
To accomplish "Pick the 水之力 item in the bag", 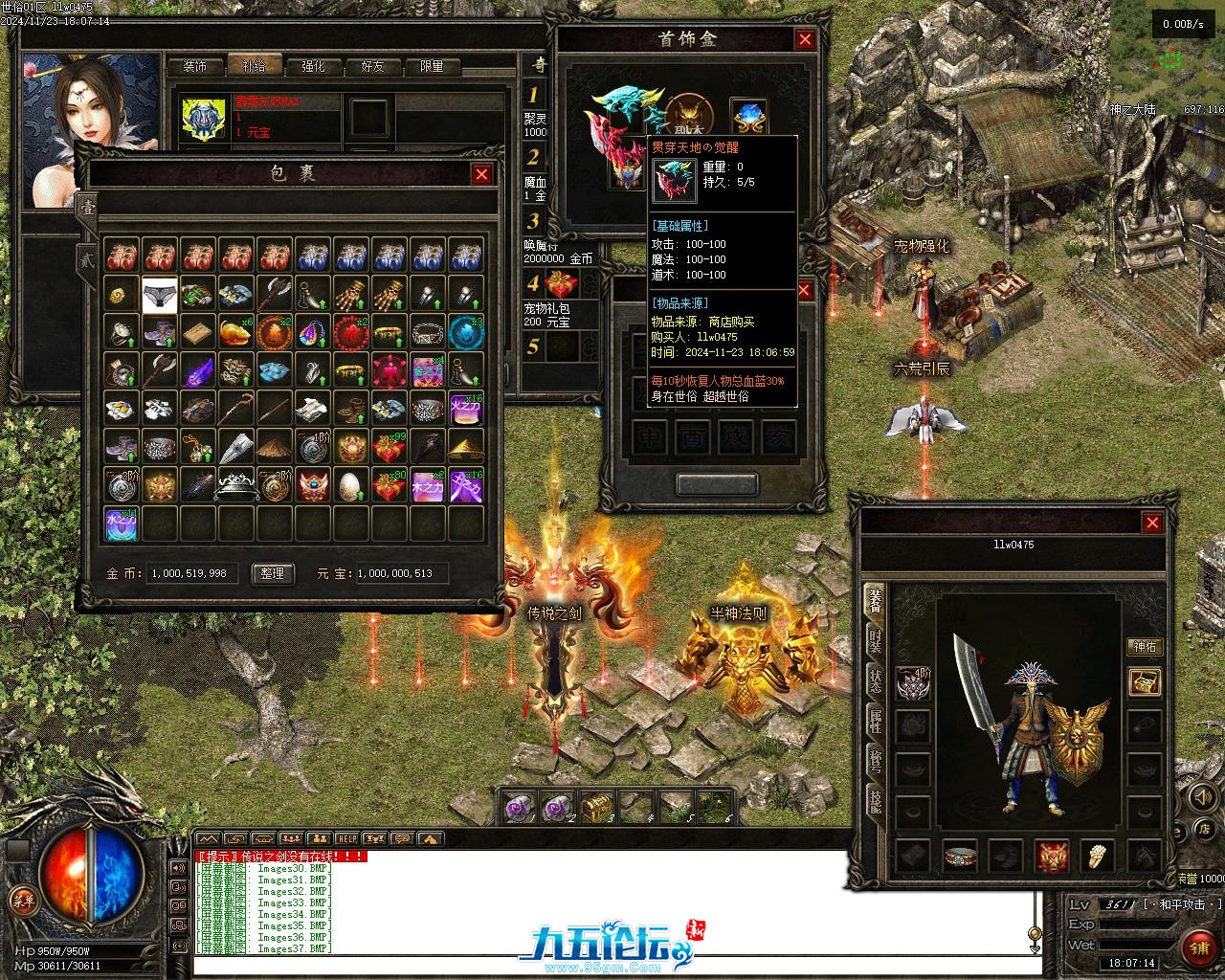I will pyautogui.click(x=122, y=524).
